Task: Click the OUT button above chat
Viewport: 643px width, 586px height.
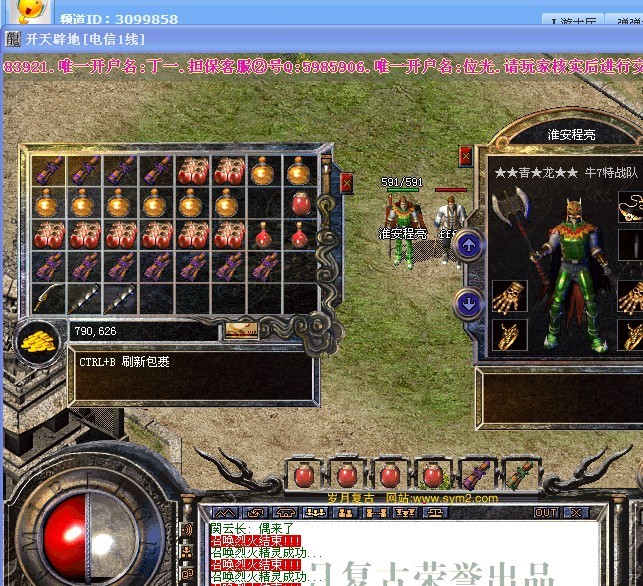Action: point(546,513)
